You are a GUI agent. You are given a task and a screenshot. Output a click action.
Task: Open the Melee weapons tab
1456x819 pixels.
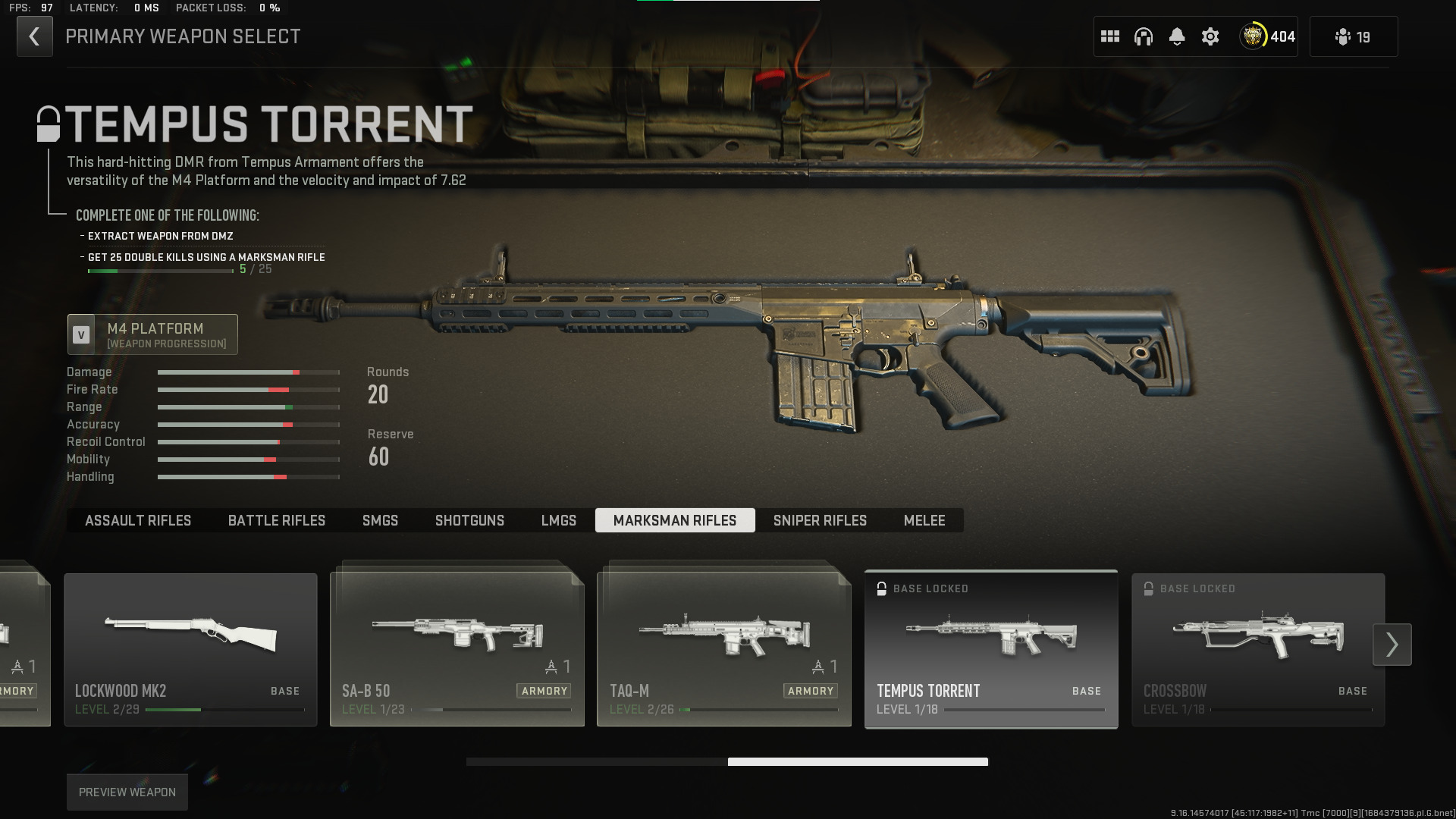pyautogui.click(x=924, y=520)
